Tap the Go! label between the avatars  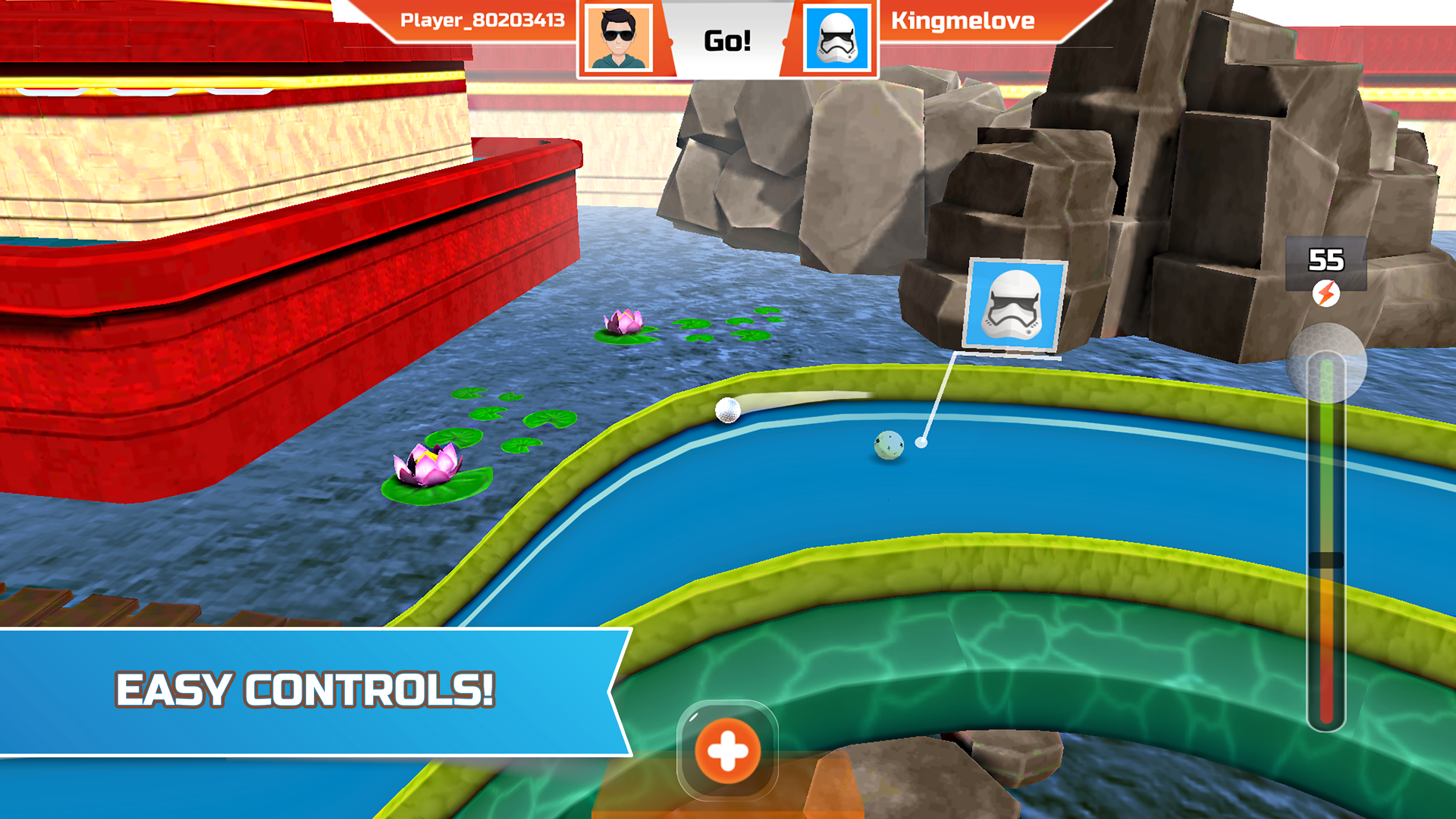point(728,41)
